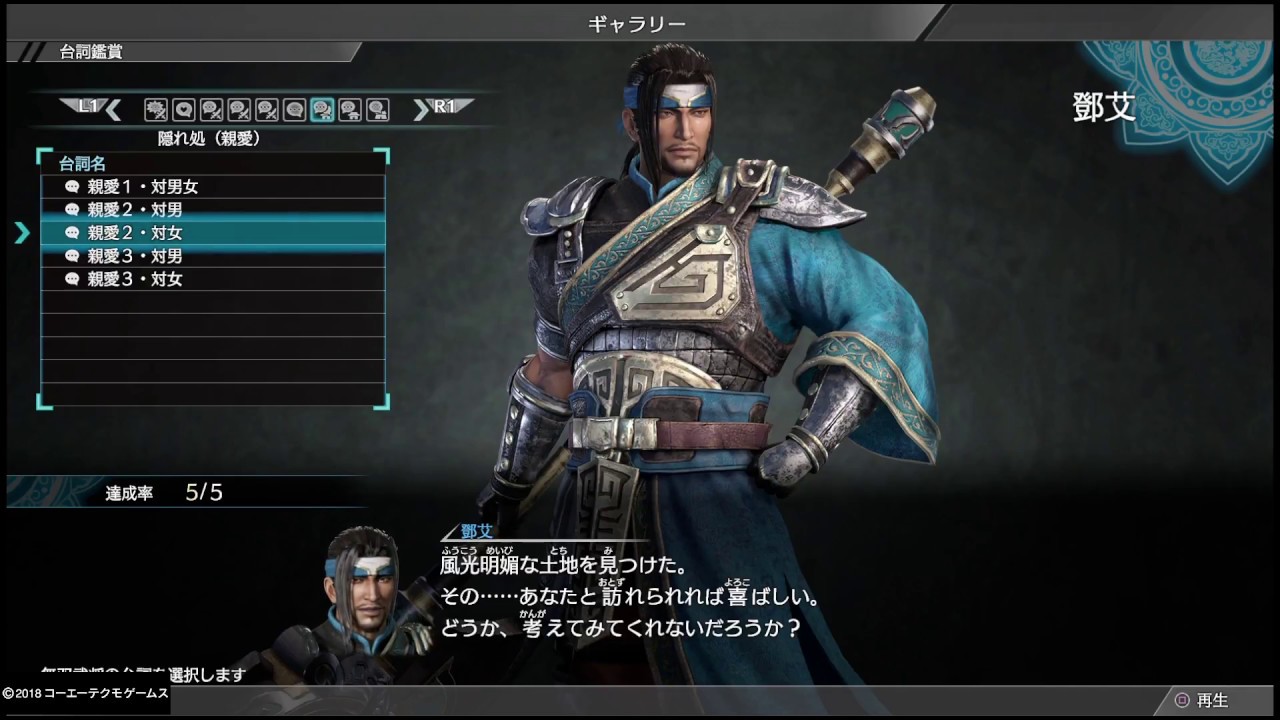Click the first sword speech bubble category
Screen dimensions: 1280x720
point(212,108)
